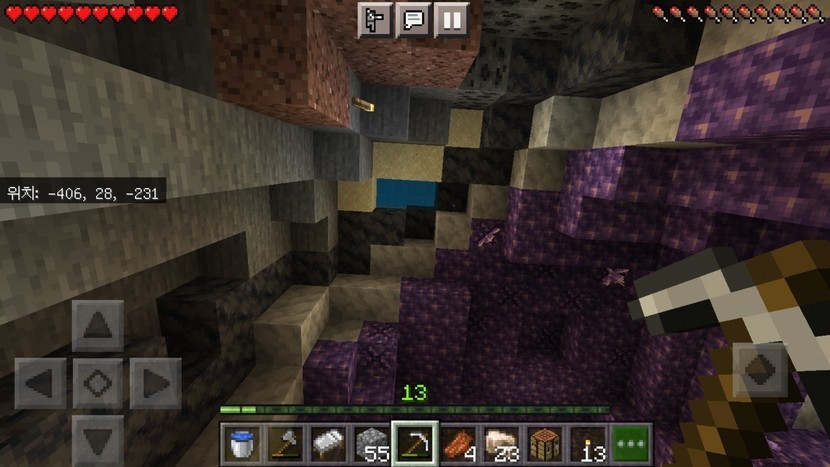Tap the left arrow on the D-pad
The width and height of the screenshot is (830, 467).
(41, 383)
